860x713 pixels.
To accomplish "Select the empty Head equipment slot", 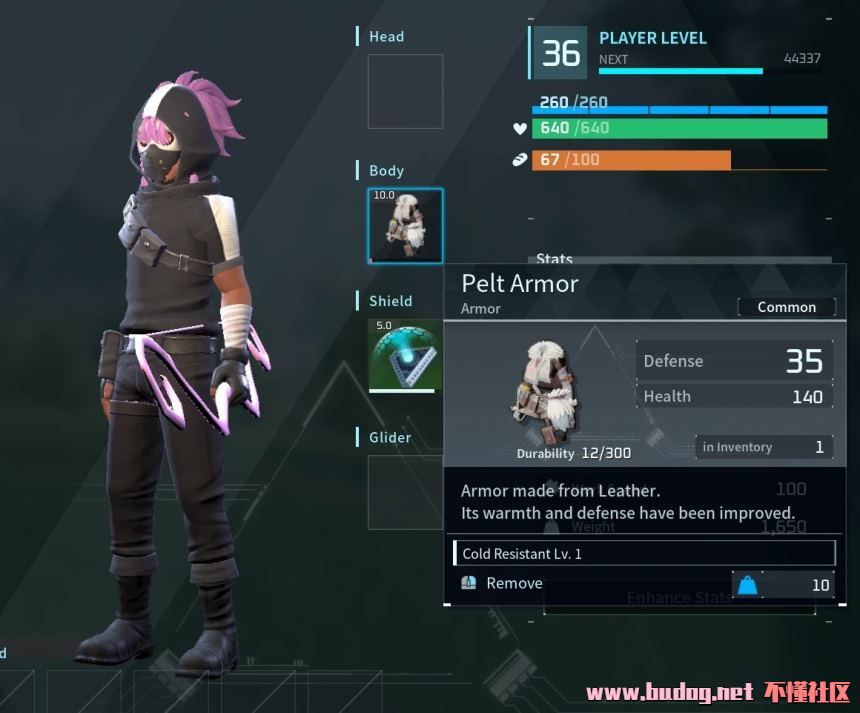I will point(405,92).
